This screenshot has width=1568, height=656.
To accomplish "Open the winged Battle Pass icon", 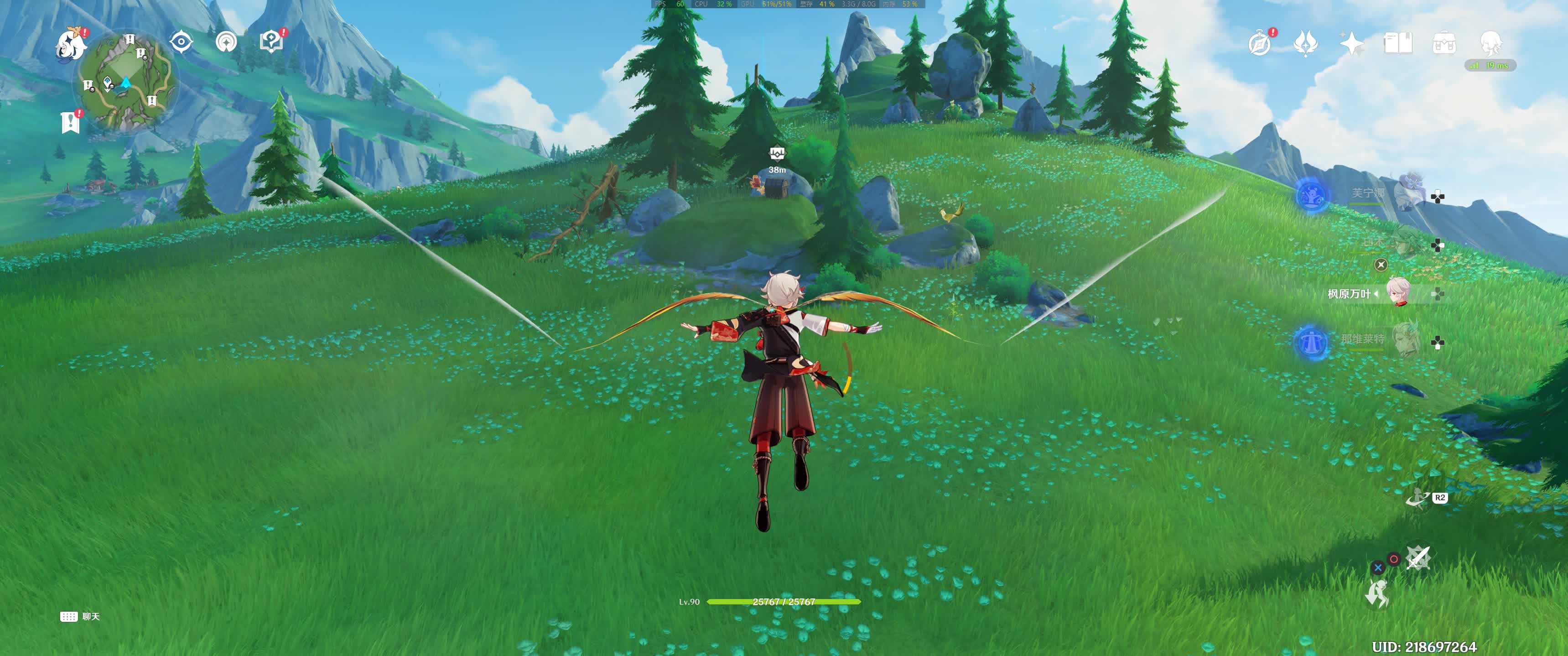I will (x=1306, y=43).
